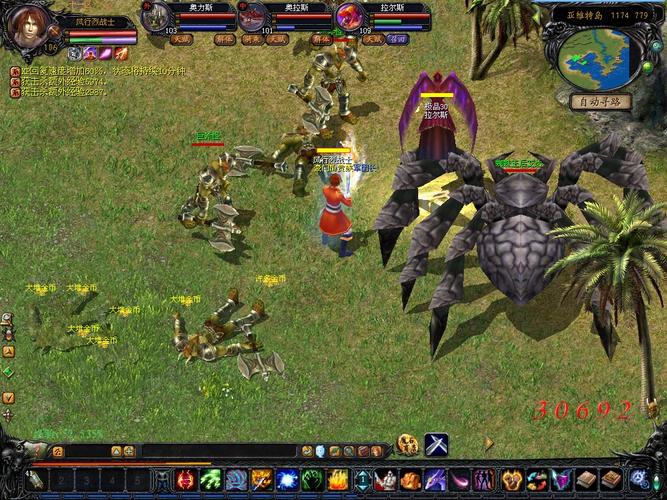Activate the crossed swords attack icon

[x=436, y=445]
